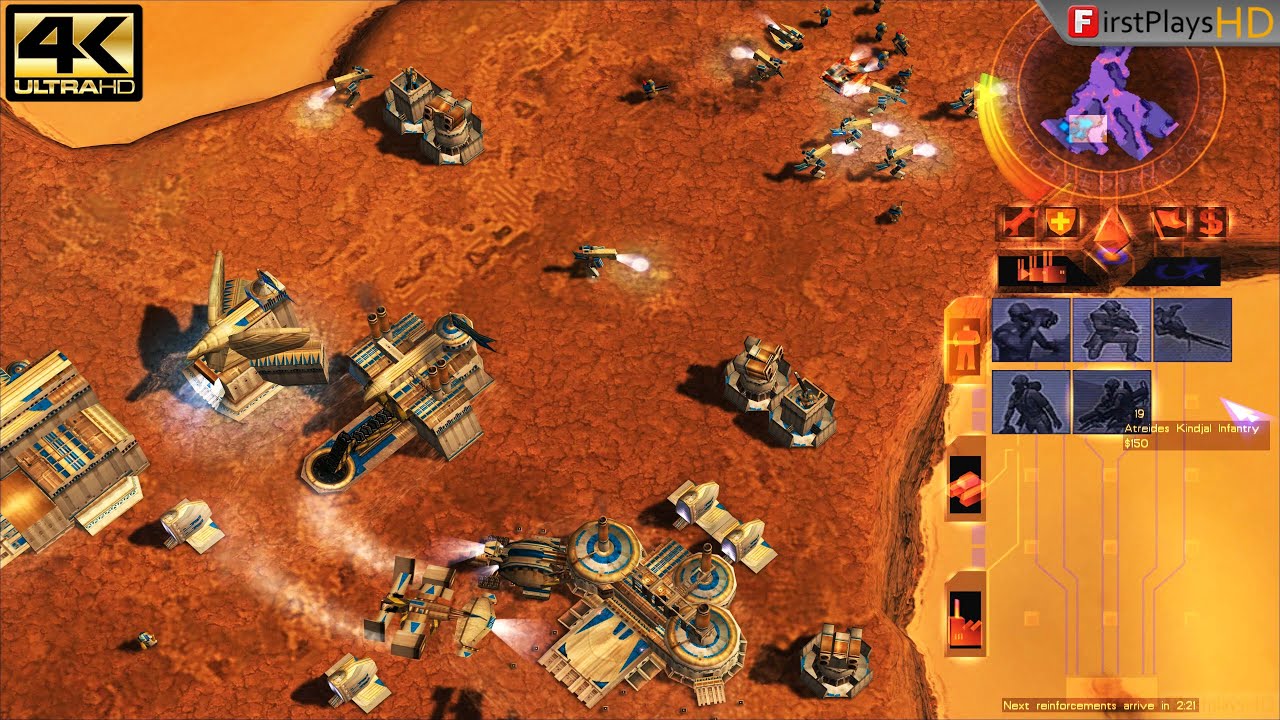The width and height of the screenshot is (1280, 720).
Task: Click the orange vehicle sidebar icon
Action: (x=964, y=485)
